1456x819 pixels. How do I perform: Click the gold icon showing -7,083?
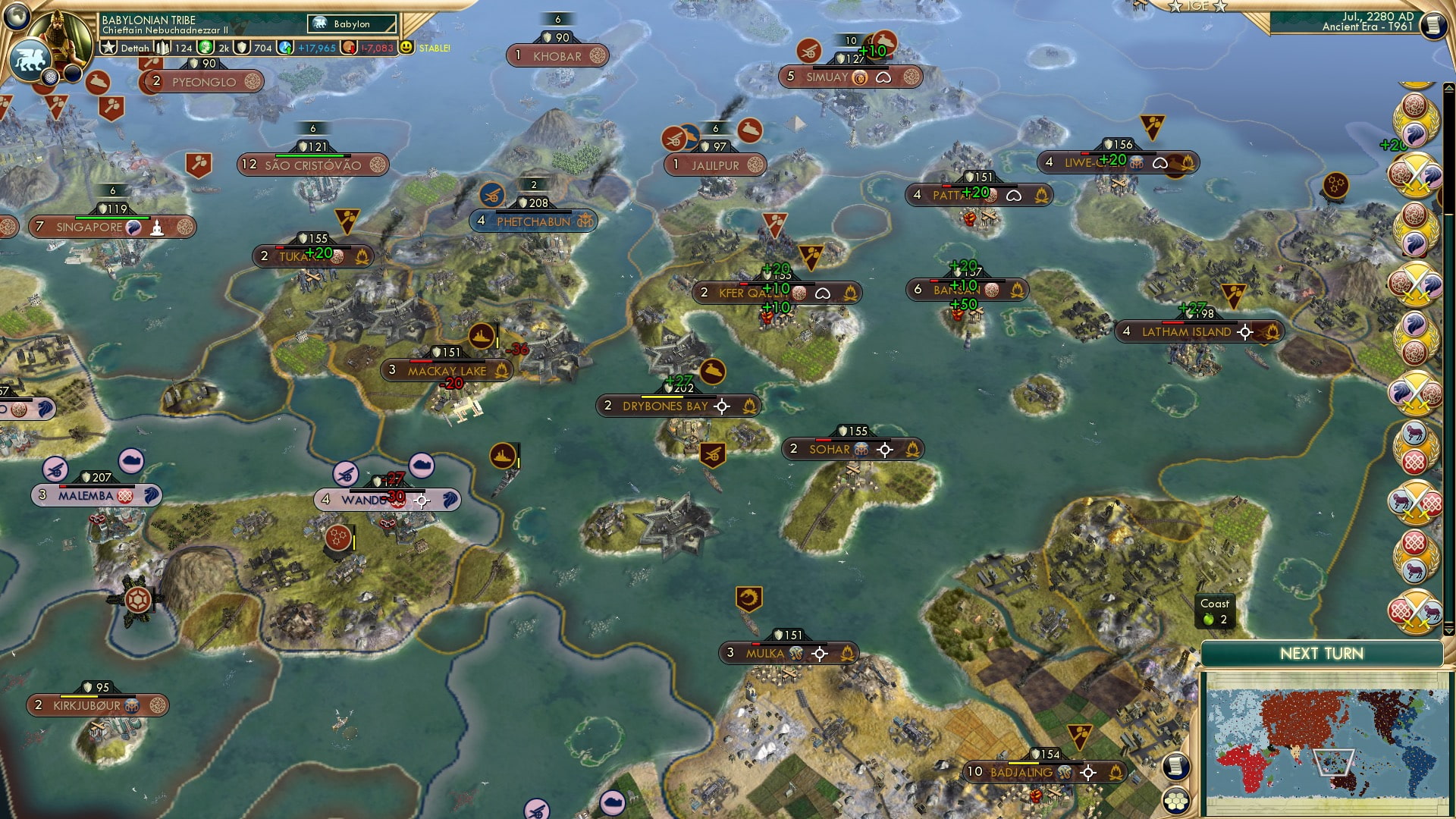(x=347, y=47)
